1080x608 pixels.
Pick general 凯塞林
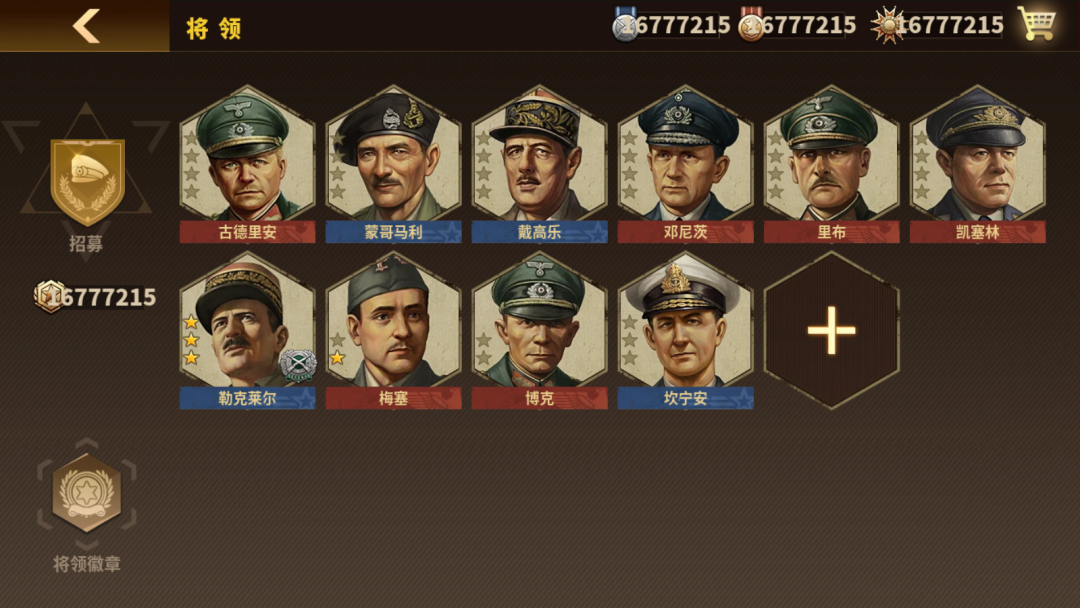pos(977,160)
